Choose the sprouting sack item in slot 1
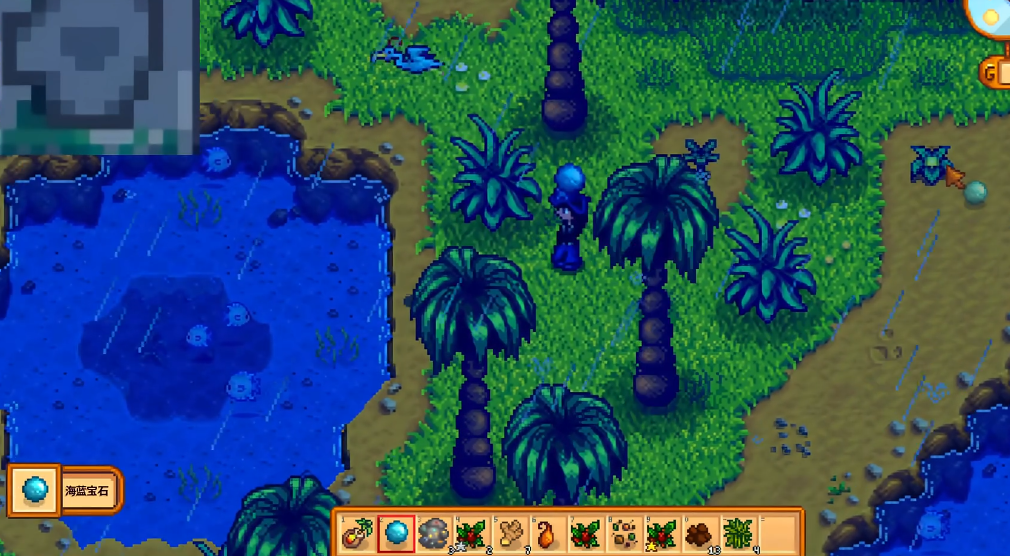Image resolution: width=1010 pixels, height=556 pixels. point(358,531)
